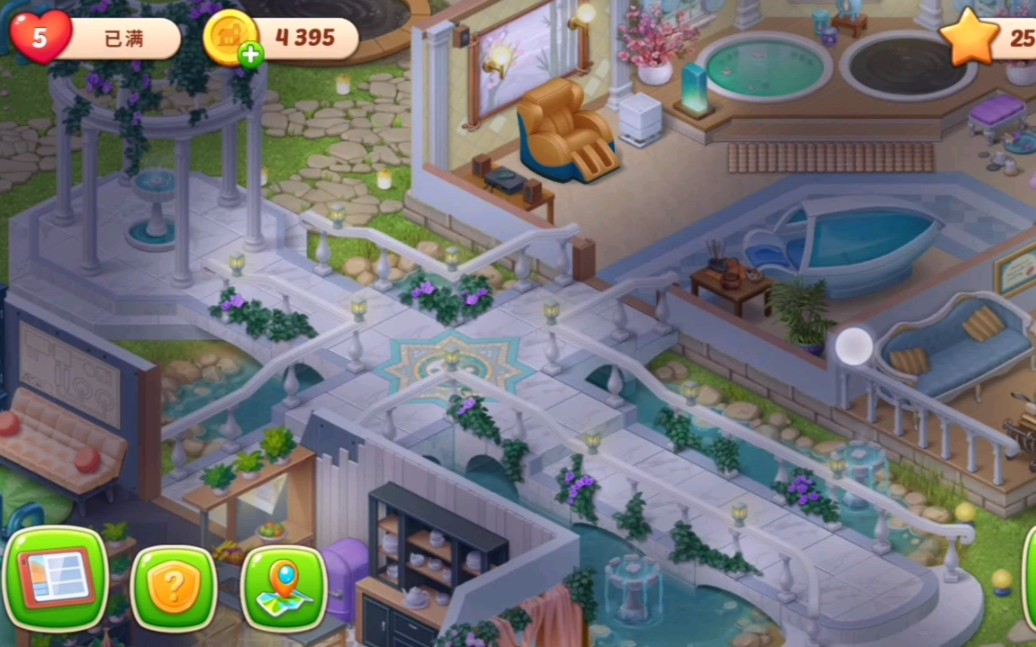Add more coins with the green plus
Viewport: 1036px width, 647px height.
pos(250,55)
